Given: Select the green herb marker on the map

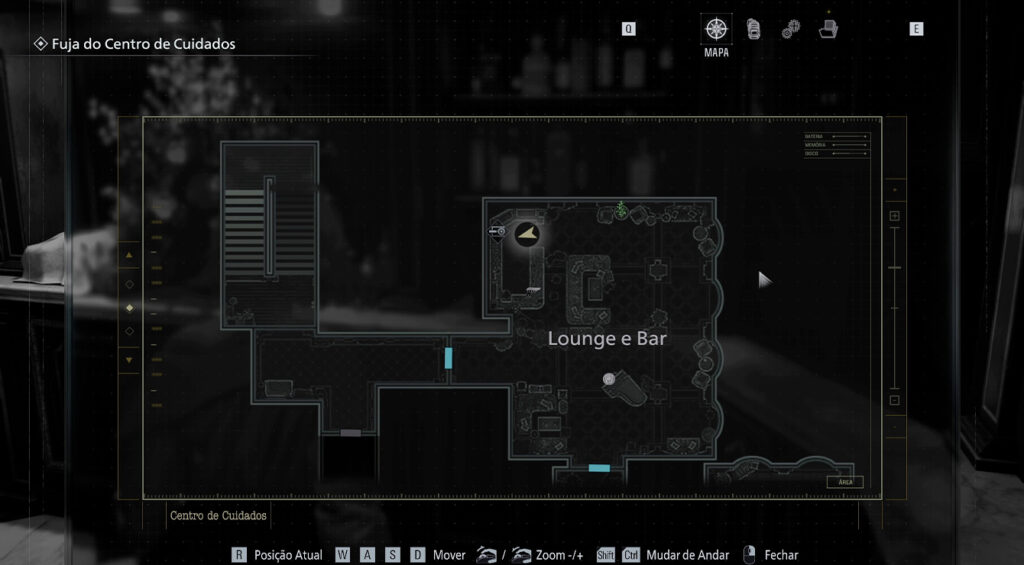Looking at the screenshot, I should (x=621, y=210).
